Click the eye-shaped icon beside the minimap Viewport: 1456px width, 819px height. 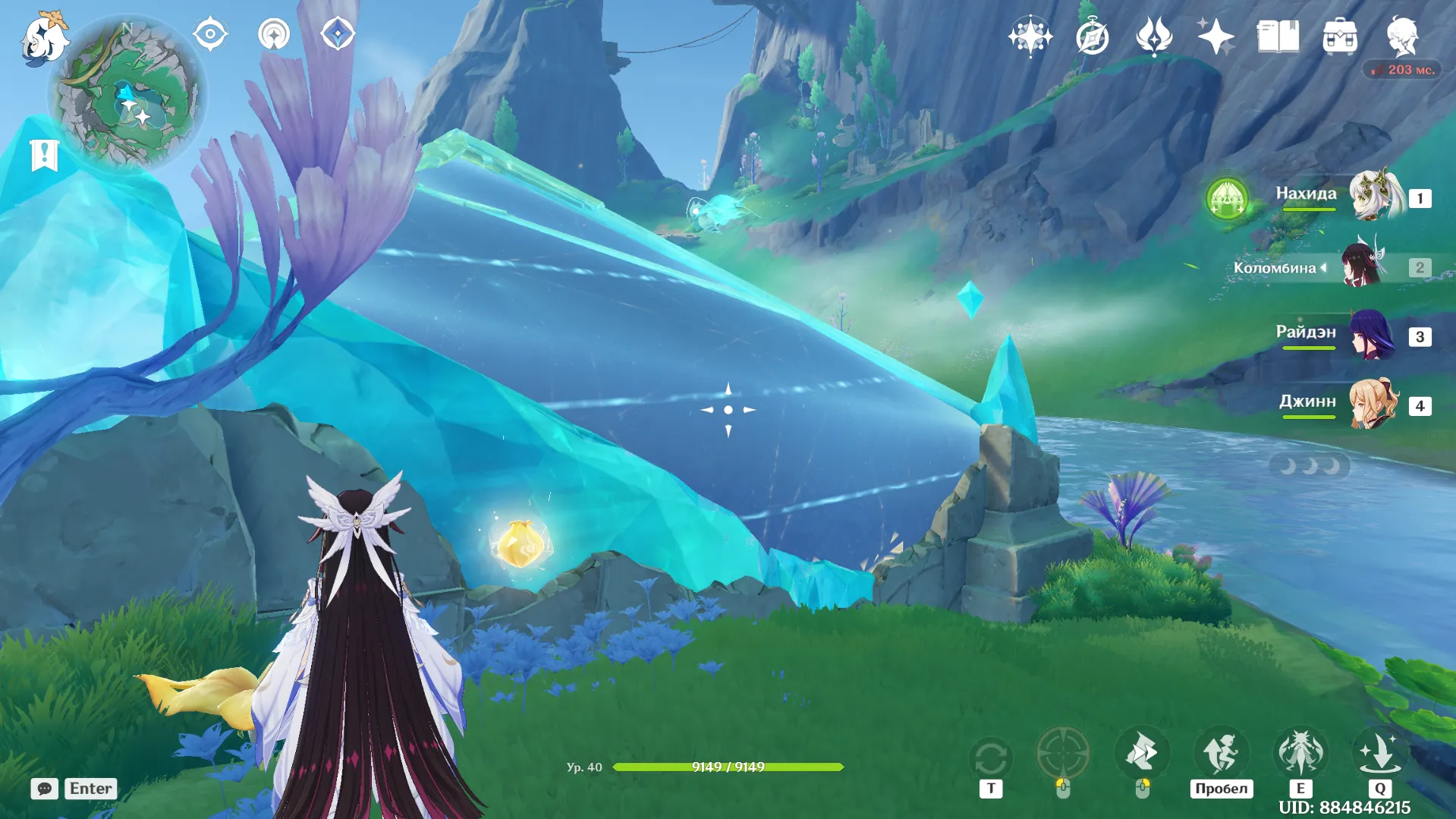210,34
